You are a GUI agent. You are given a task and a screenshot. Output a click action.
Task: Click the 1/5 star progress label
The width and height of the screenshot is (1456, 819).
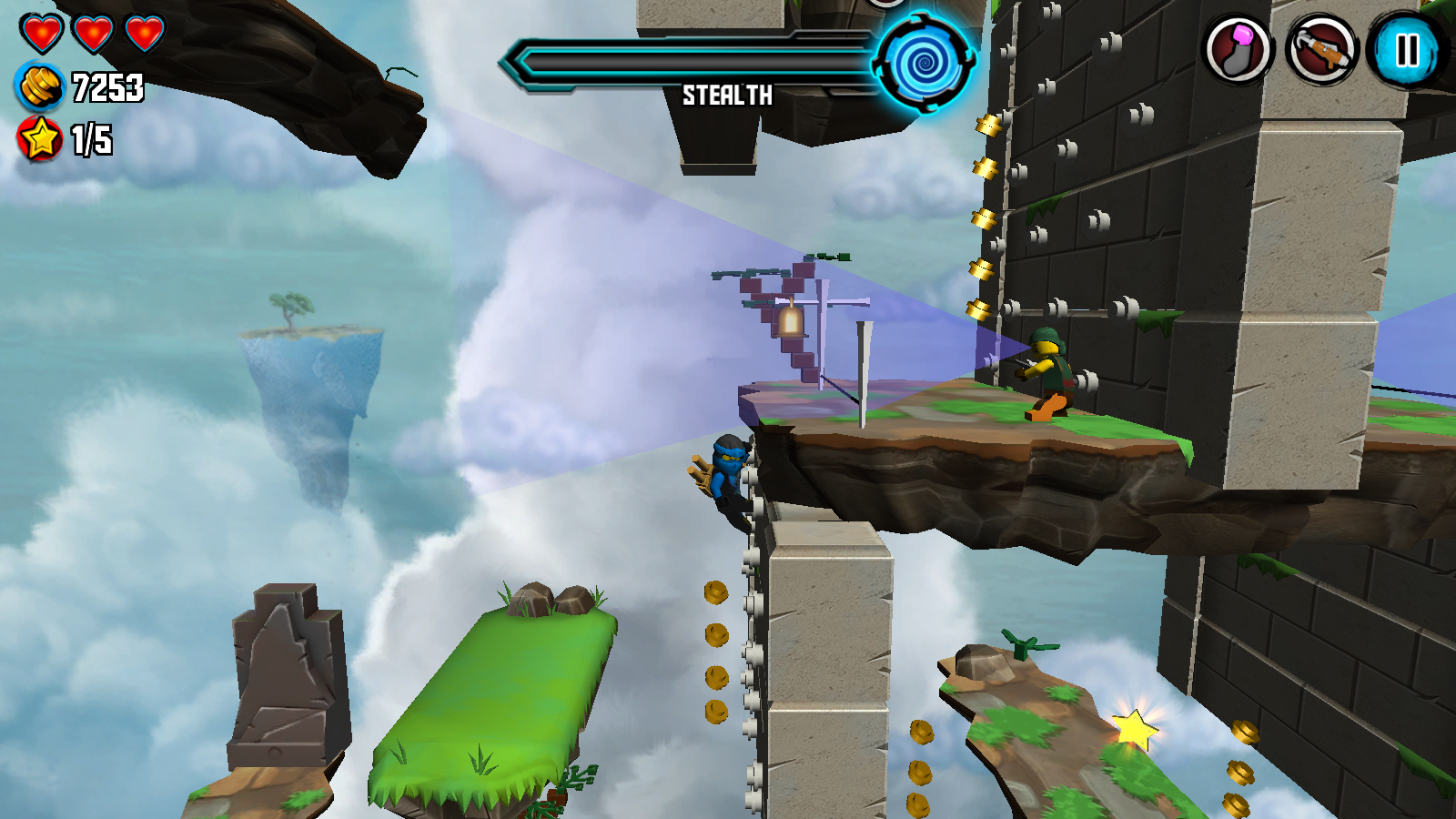coord(91,138)
